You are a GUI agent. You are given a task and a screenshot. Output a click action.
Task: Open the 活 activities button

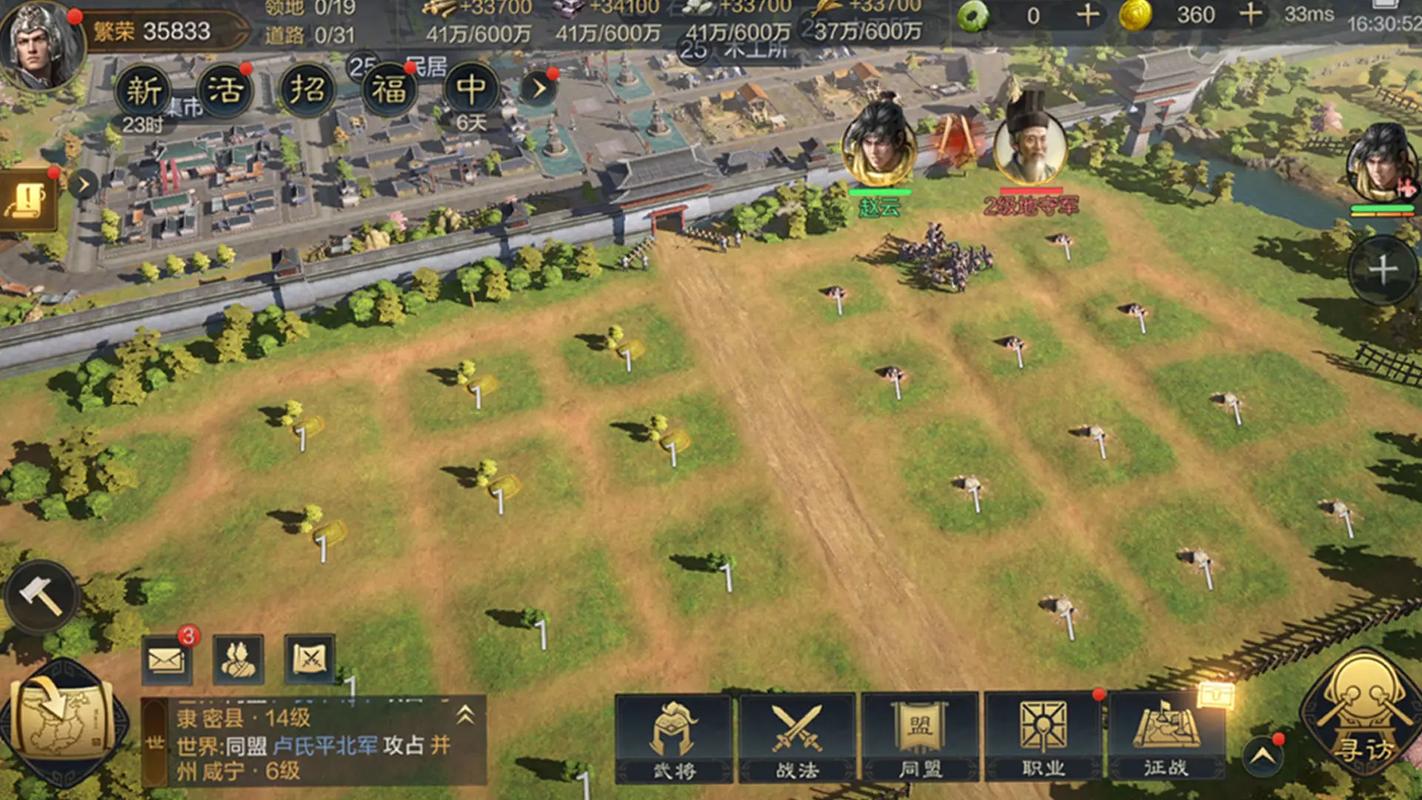point(225,91)
